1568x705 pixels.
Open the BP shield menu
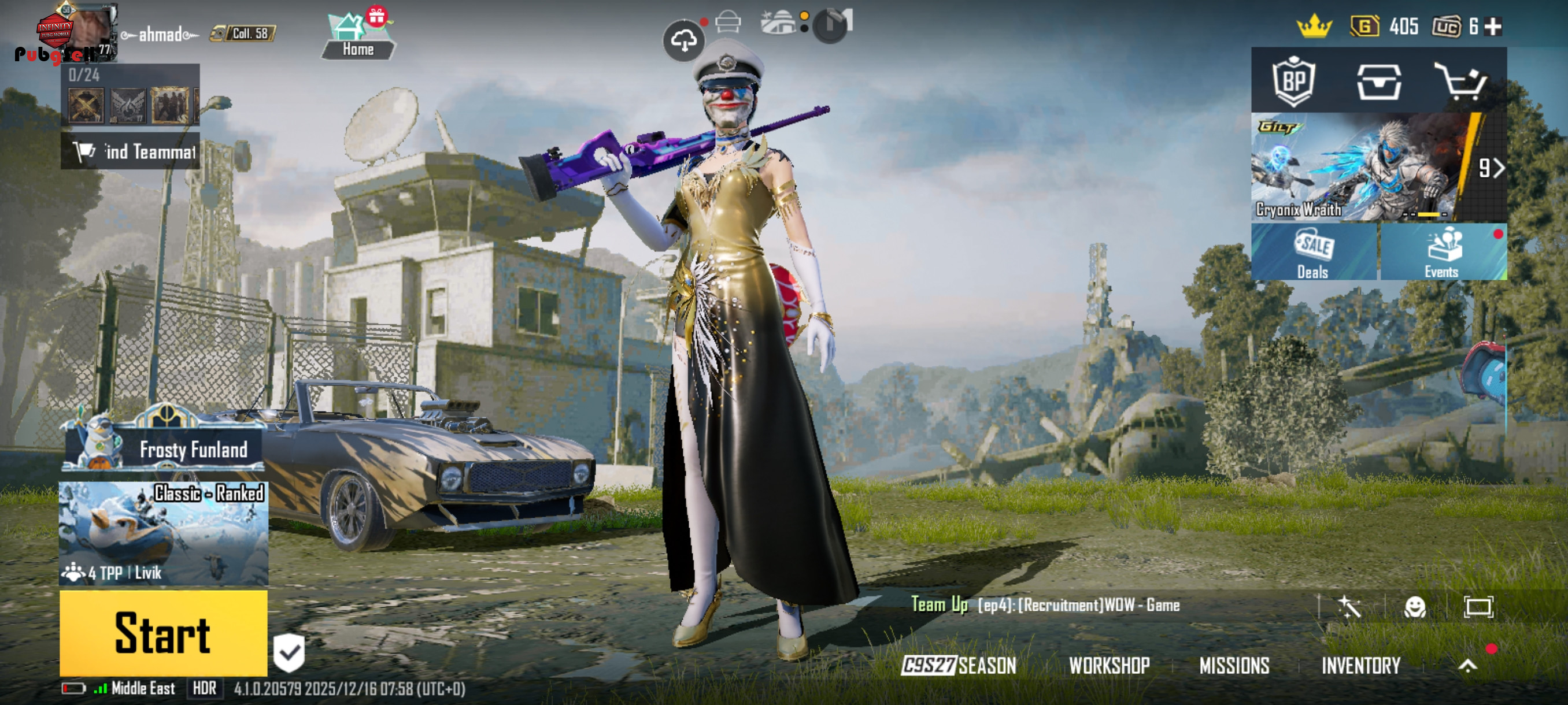1293,81
